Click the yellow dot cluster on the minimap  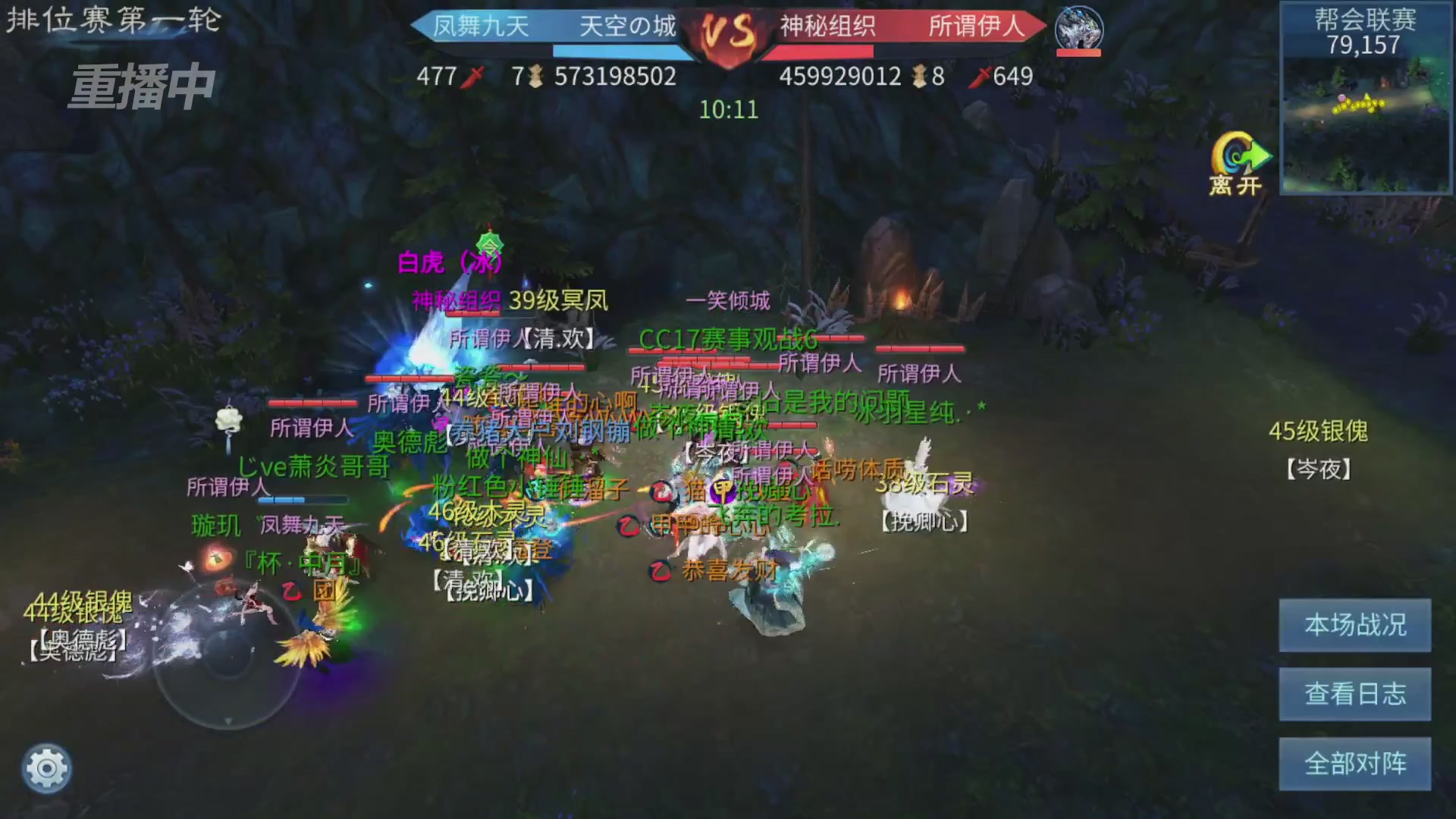tap(1357, 102)
